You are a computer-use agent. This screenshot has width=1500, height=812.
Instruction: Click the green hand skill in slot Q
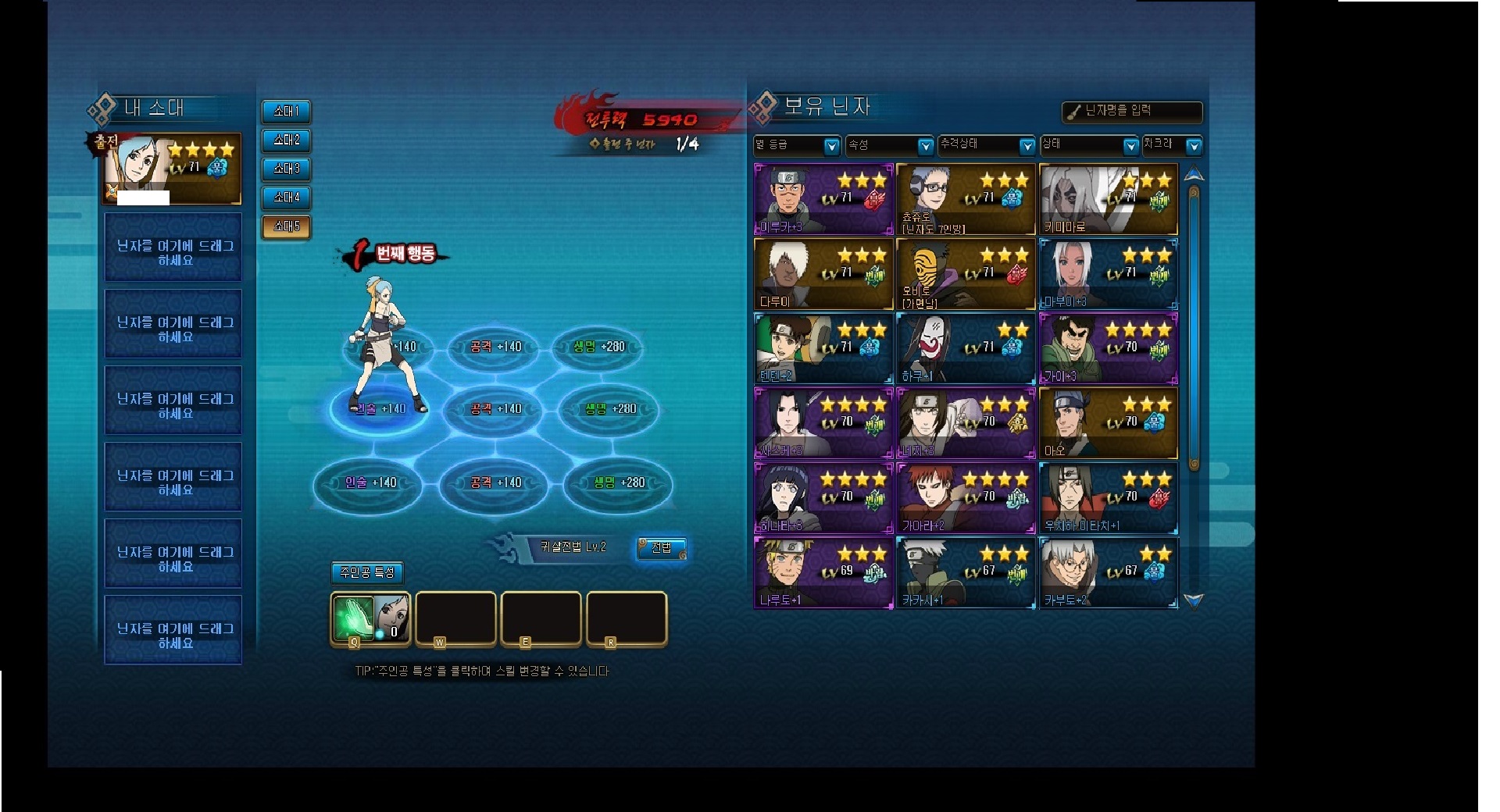[353, 618]
